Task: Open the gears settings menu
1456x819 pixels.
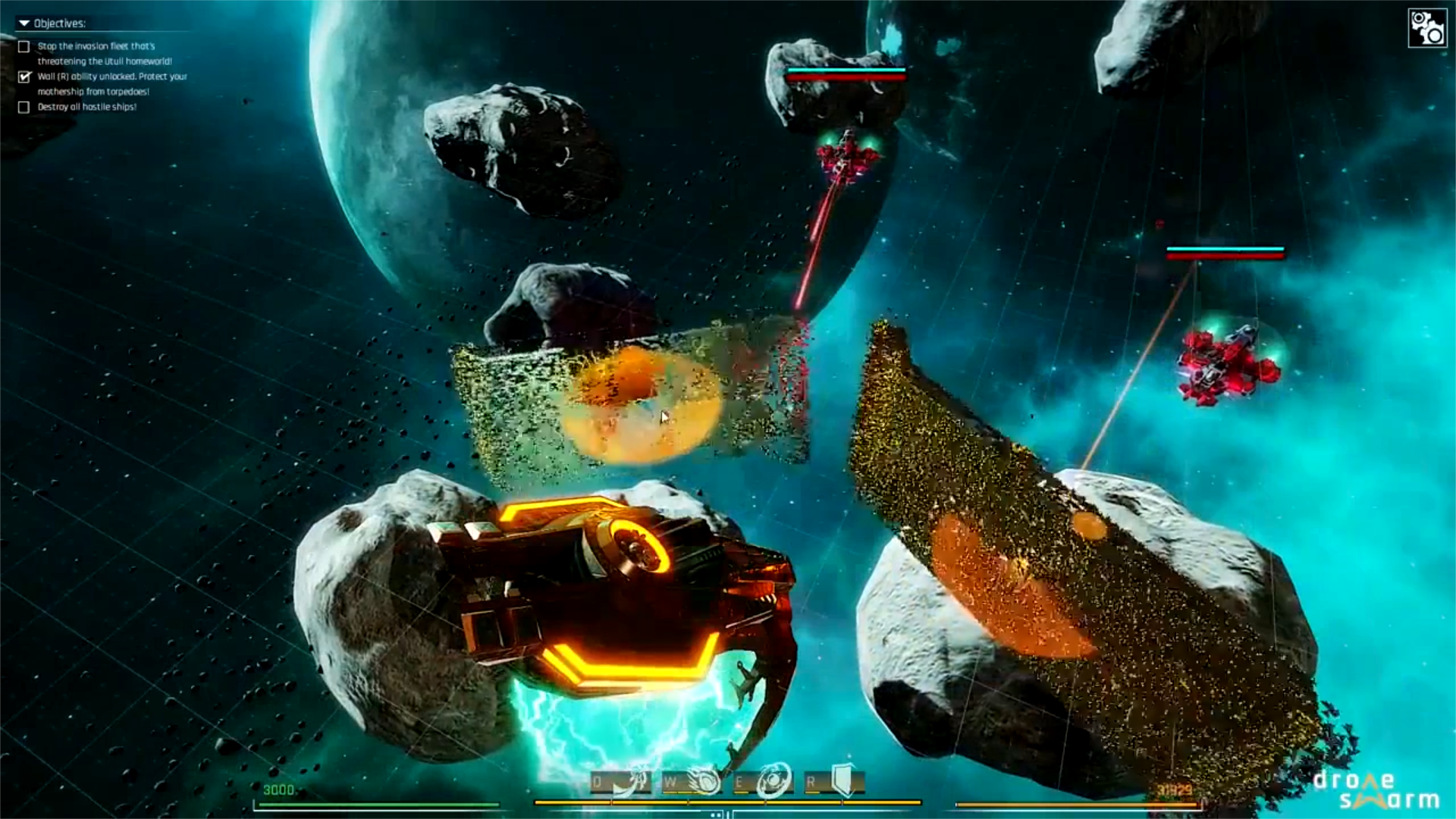Action: click(x=1426, y=28)
